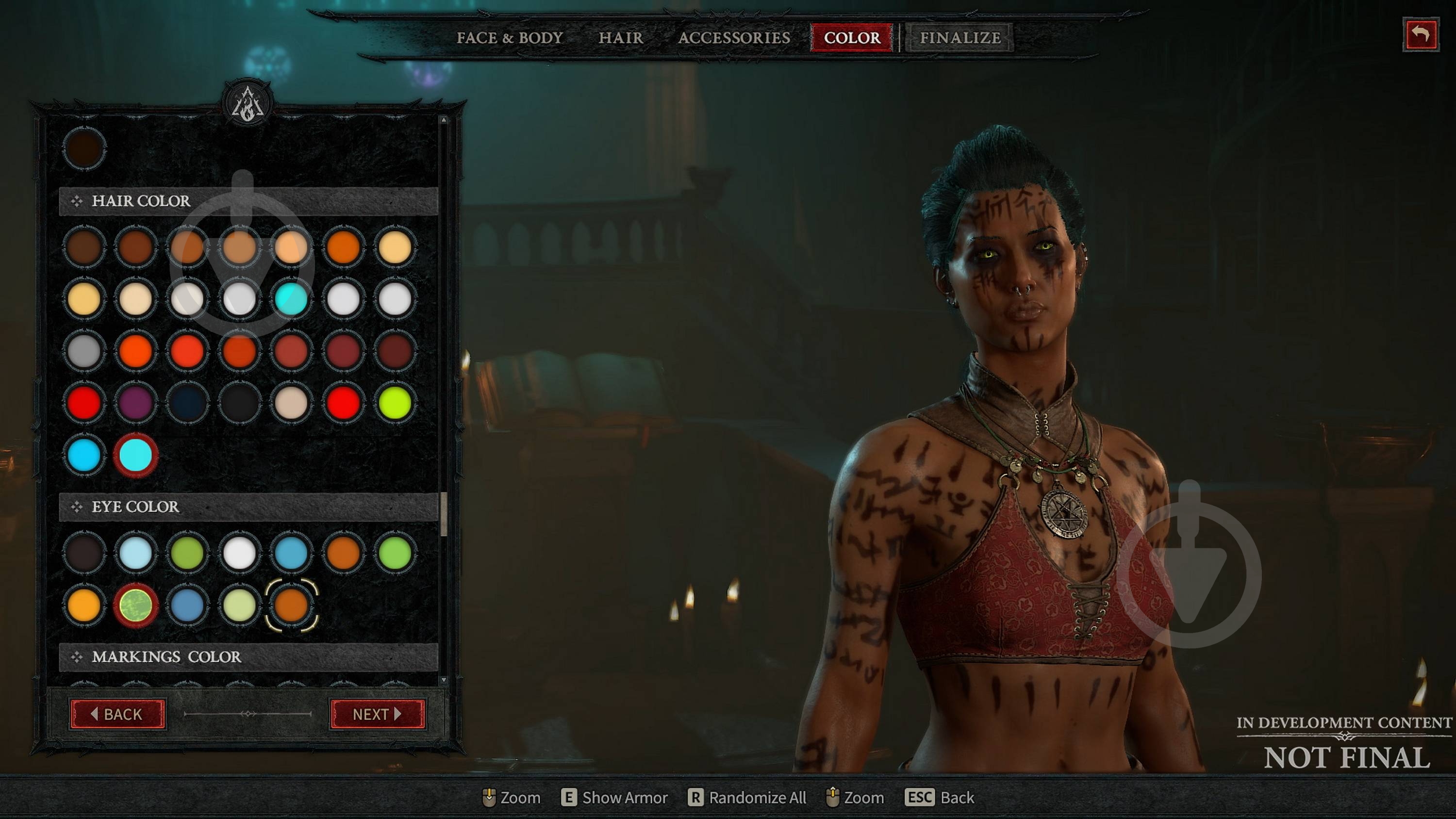Image resolution: width=1456 pixels, height=819 pixels.
Task: Click the R Randomize All key icon
Action: point(693,798)
